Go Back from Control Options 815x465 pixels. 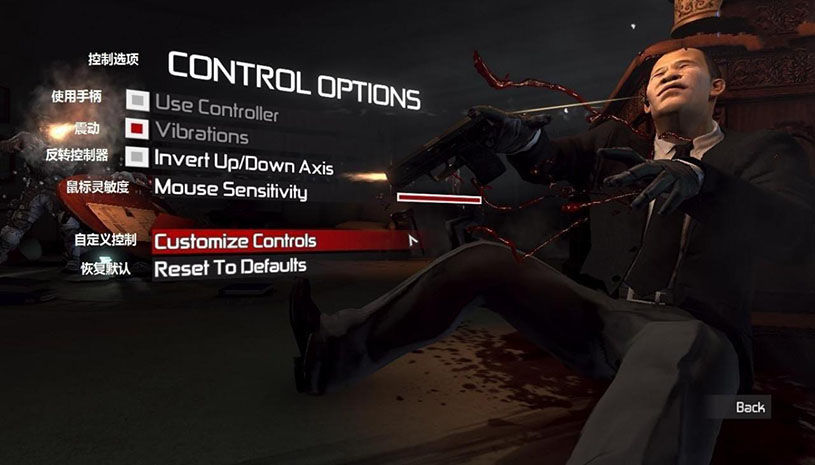click(x=750, y=407)
